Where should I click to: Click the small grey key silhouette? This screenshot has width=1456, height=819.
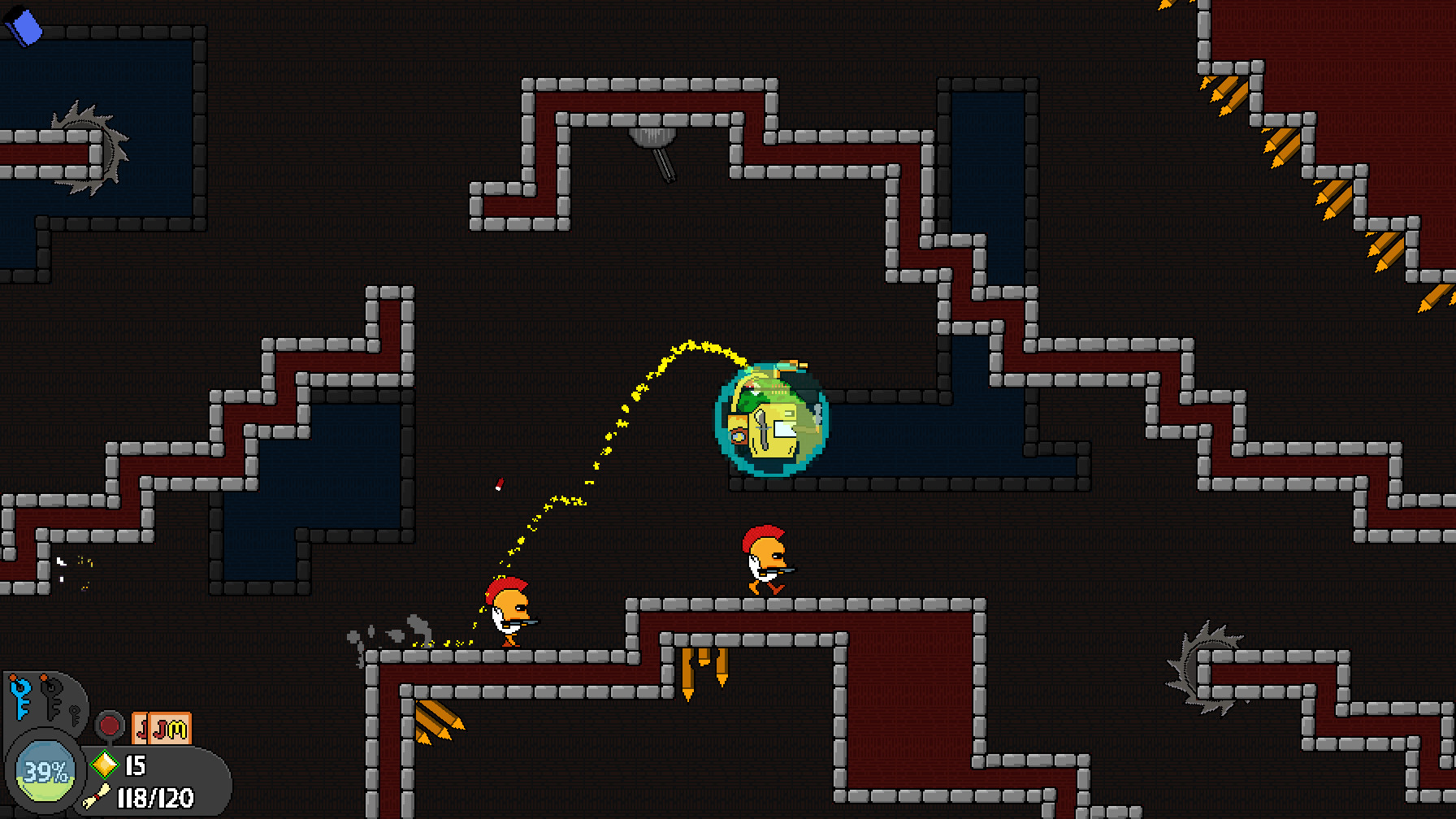tap(75, 716)
